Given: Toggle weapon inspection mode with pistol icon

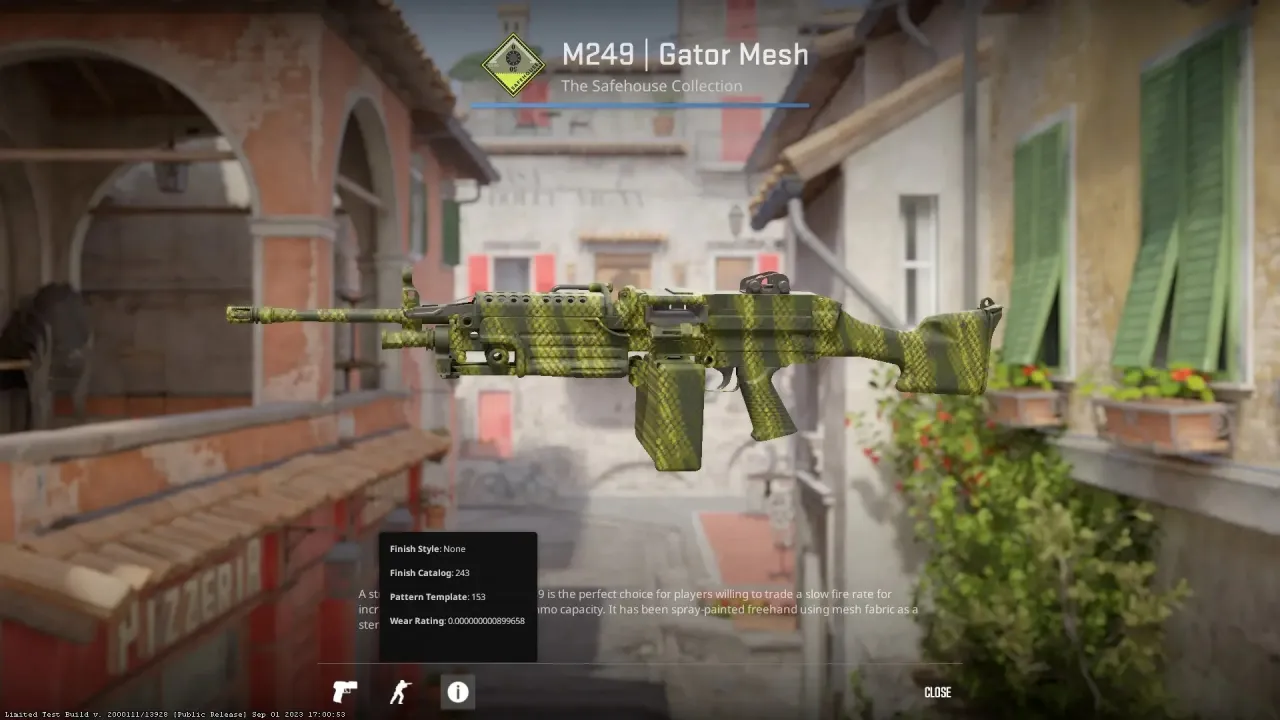Looking at the screenshot, I should point(345,691).
